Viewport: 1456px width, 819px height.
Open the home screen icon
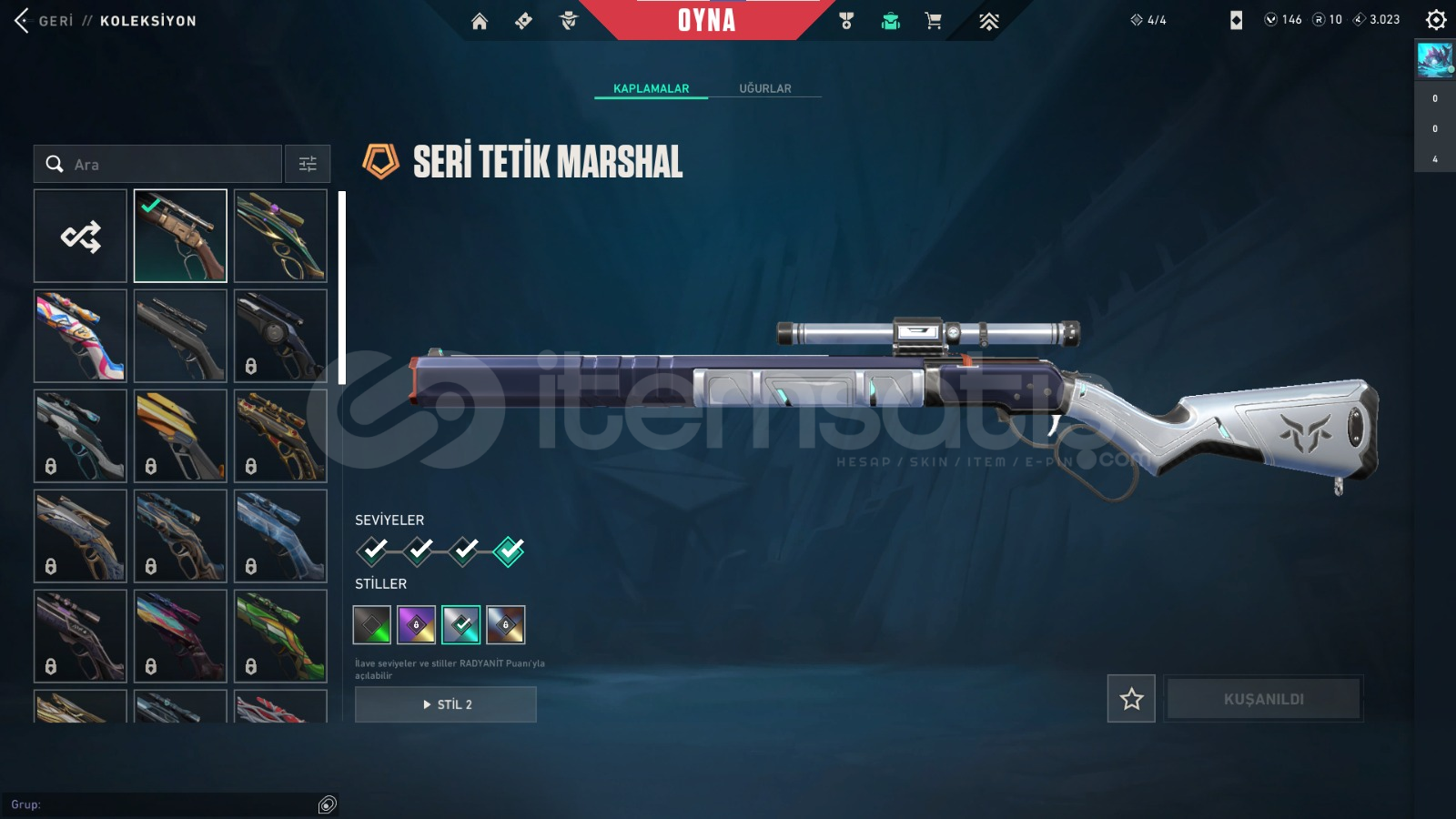pos(480,21)
